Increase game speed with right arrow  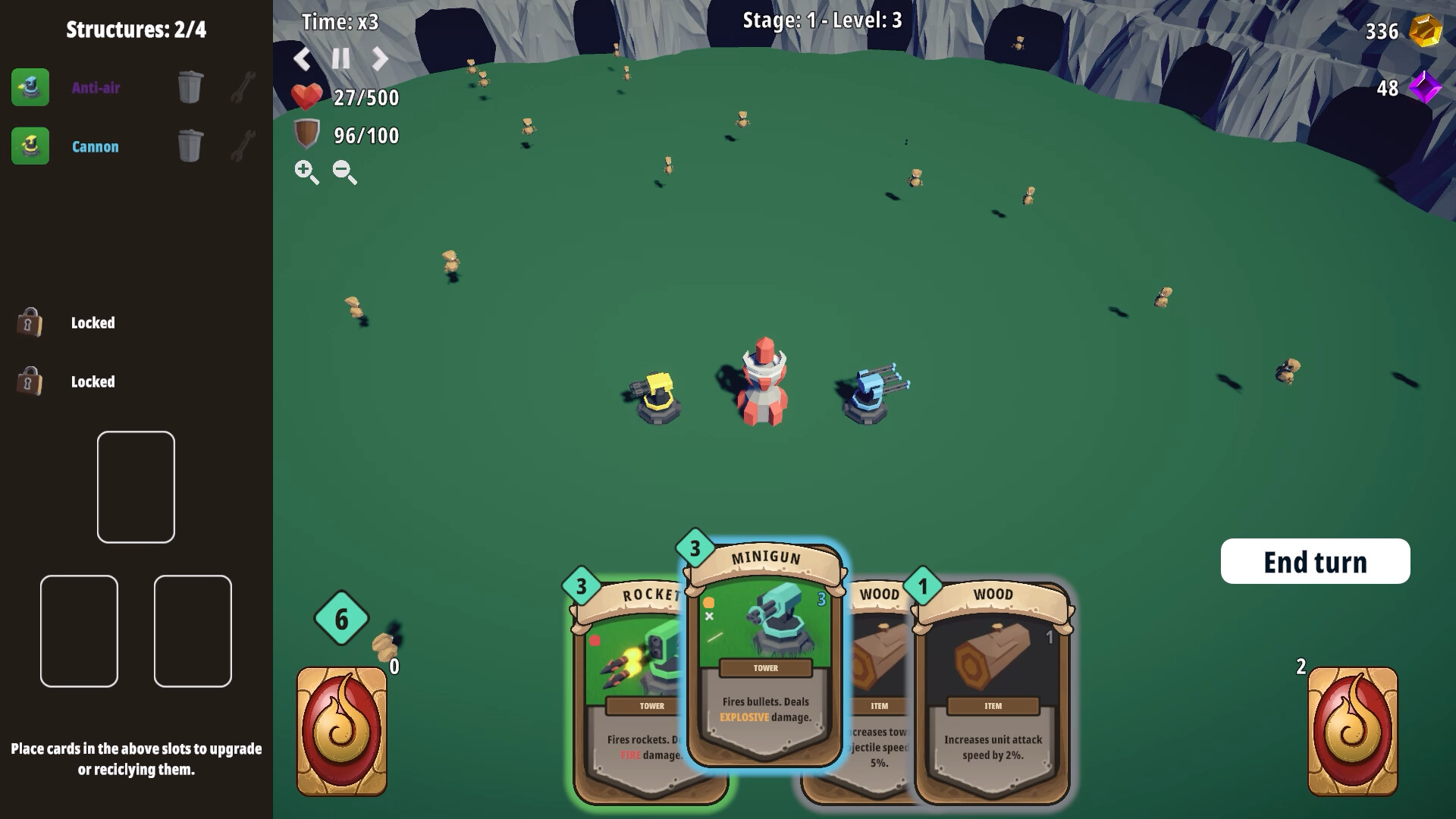tap(379, 58)
